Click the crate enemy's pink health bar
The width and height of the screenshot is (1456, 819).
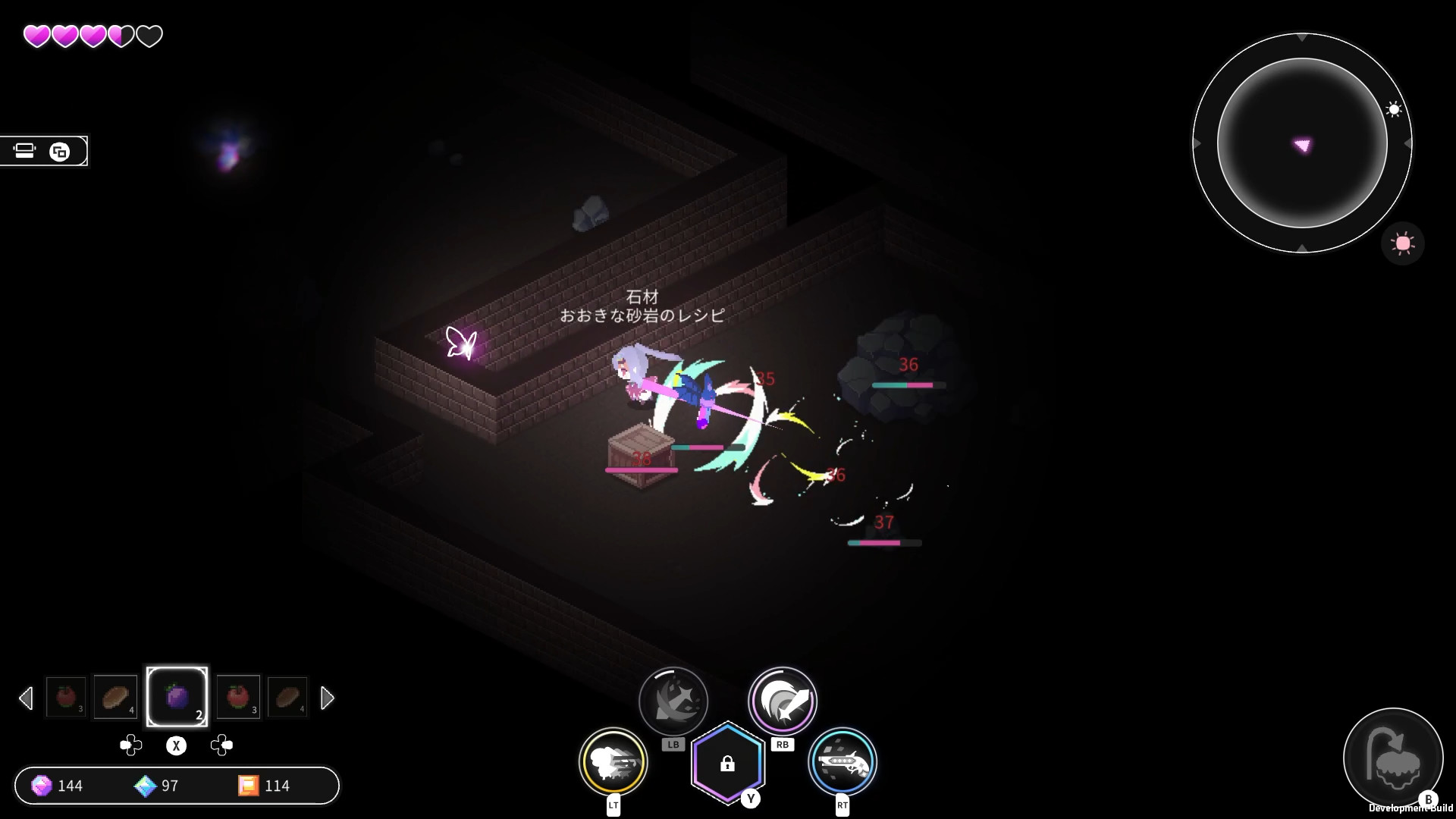pyautogui.click(x=641, y=469)
